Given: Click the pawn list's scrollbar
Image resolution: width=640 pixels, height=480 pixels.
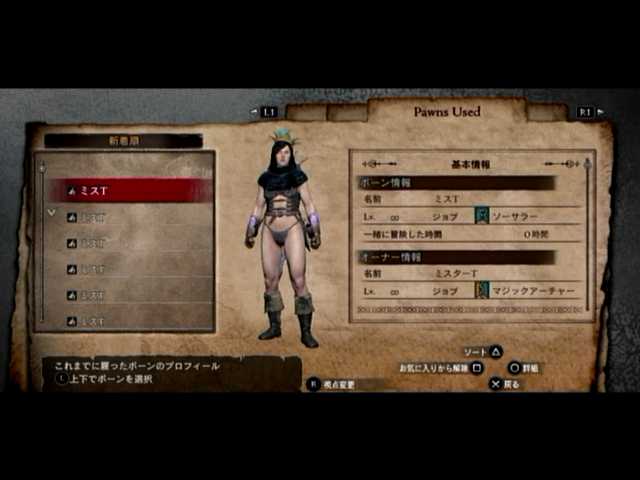Looking at the screenshot, I should [x=41, y=240].
